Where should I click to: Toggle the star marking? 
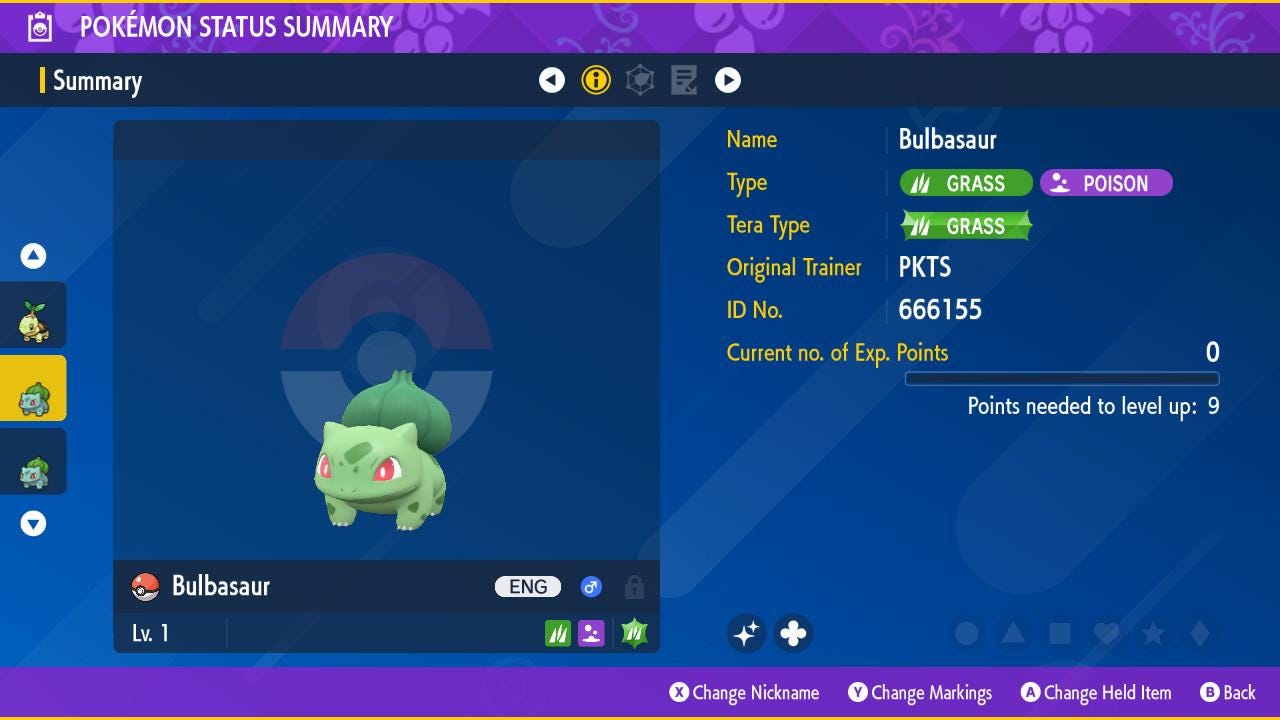pos(1153,633)
